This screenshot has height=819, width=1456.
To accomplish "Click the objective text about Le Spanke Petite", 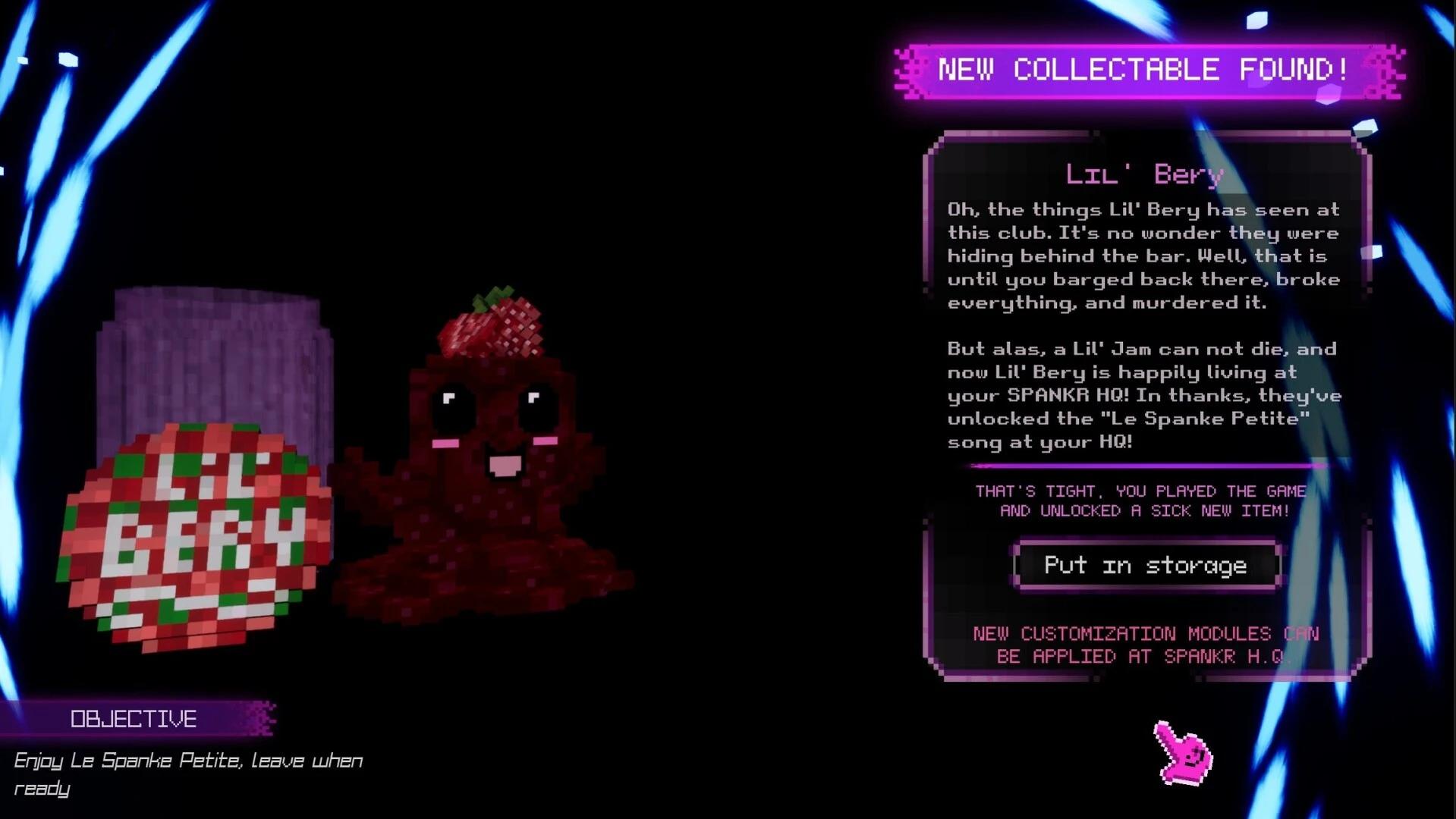I will tap(190, 759).
